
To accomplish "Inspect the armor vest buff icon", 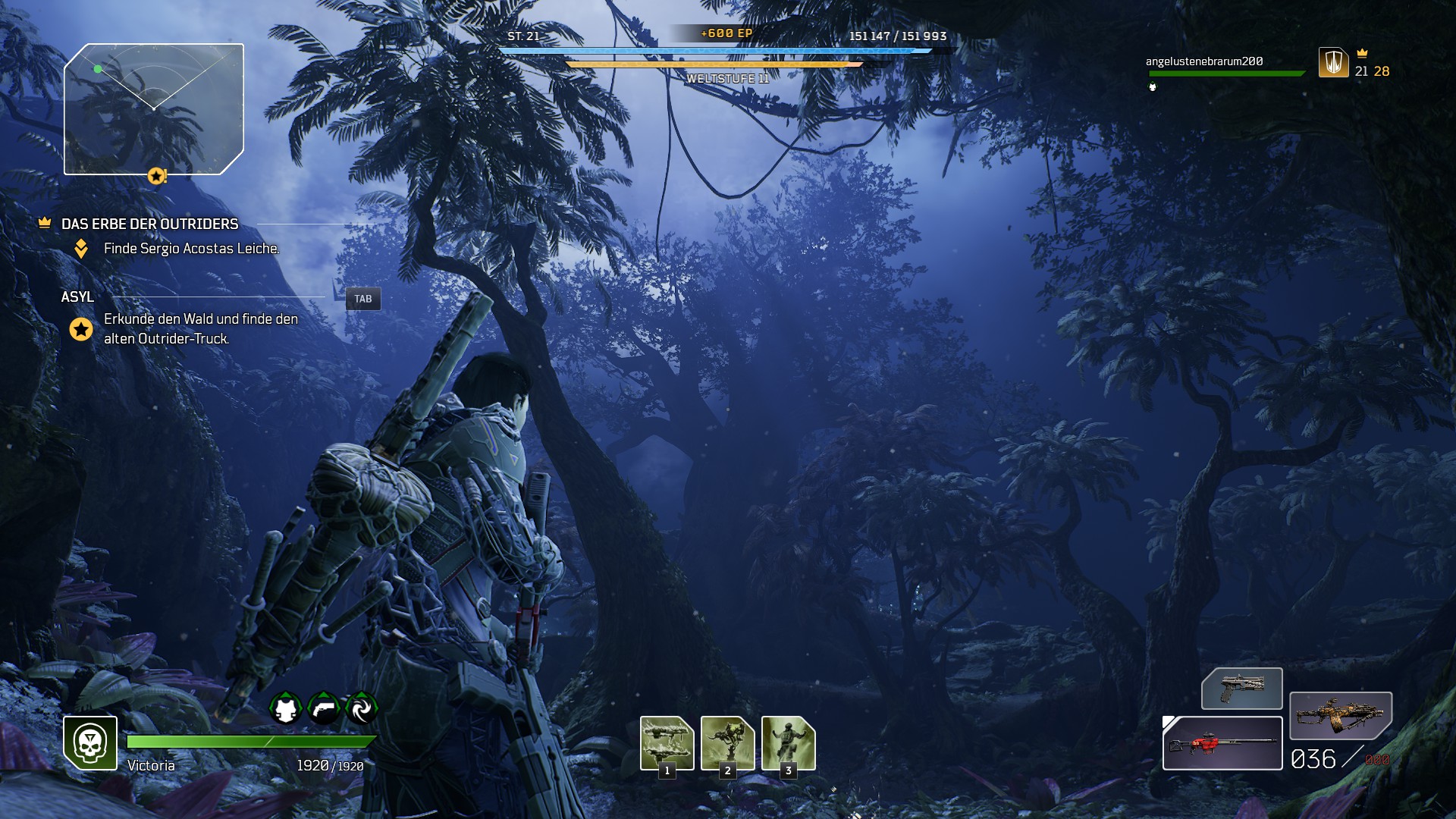I will tap(285, 709).
